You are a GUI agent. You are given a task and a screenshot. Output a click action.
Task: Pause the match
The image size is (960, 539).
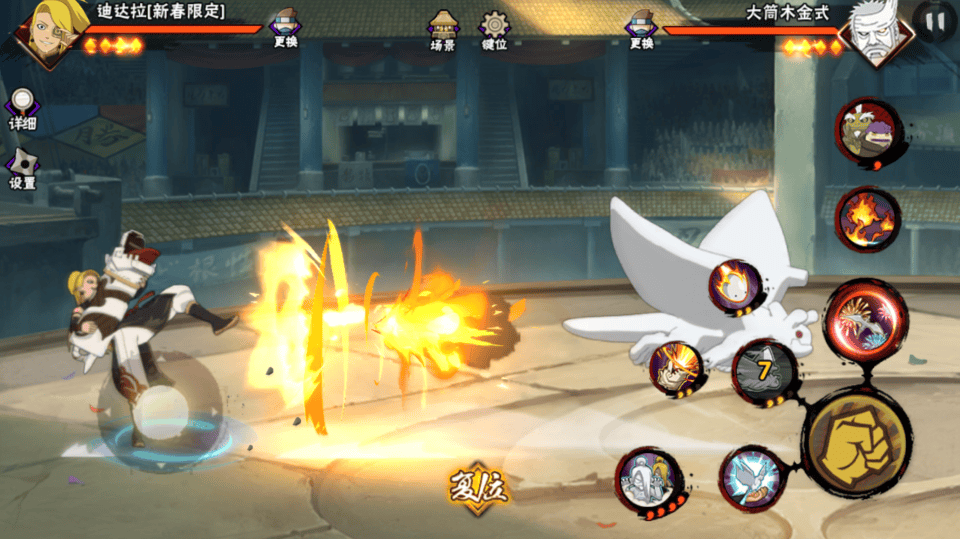click(936, 21)
